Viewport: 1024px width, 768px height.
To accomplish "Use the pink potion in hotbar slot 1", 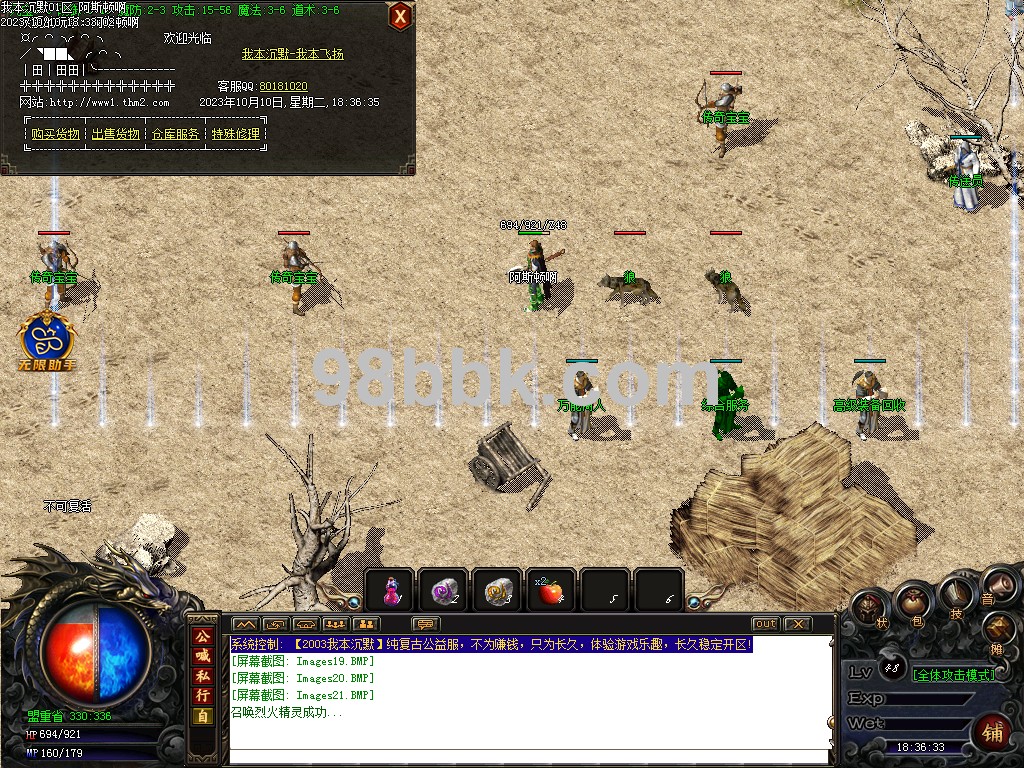I will tap(391, 592).
